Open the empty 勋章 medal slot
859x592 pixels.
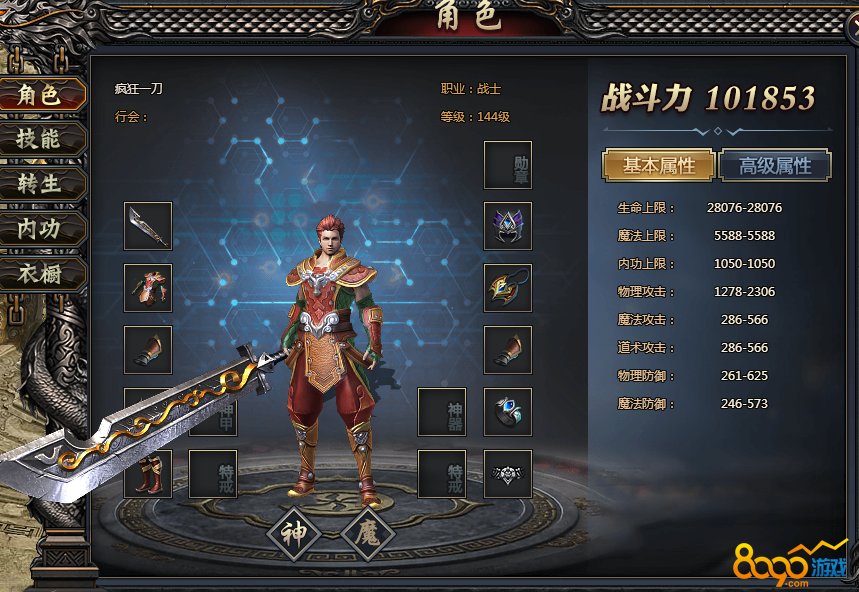pyautogui.click(x=508, y=165)
